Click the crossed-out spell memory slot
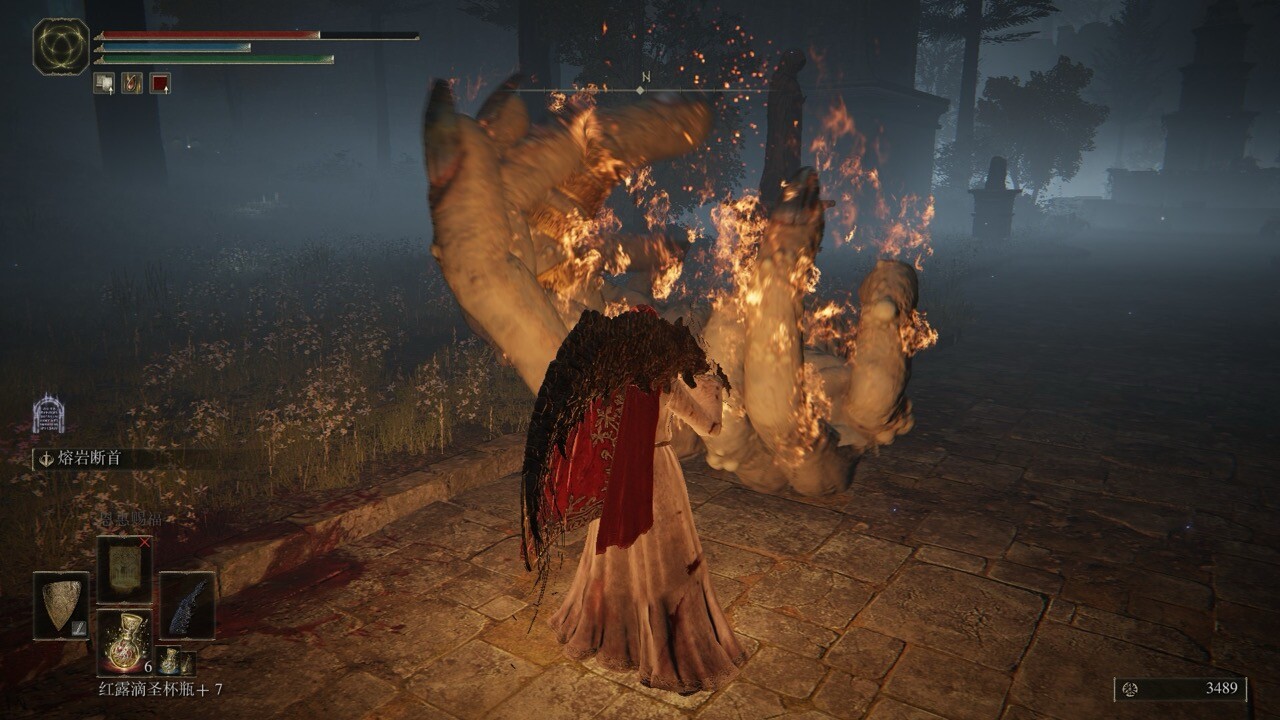1280x720 pixels. [x=124, y=568]
